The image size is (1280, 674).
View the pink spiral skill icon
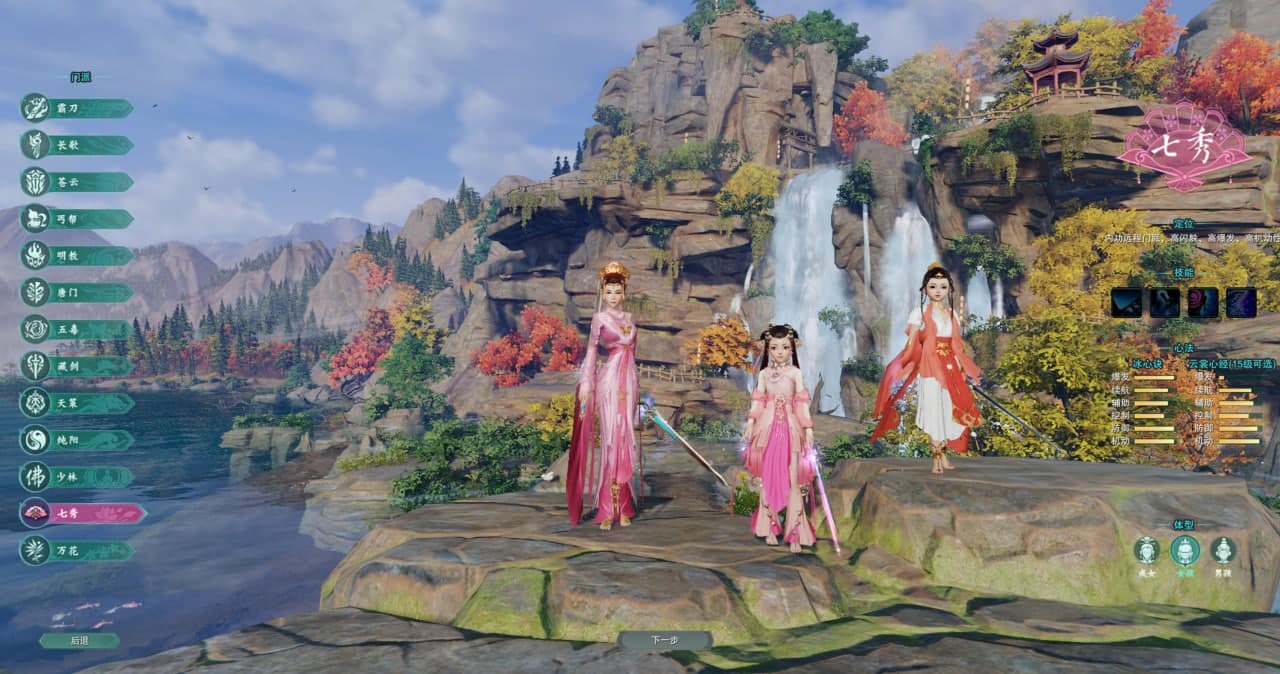click(x=1202, y=302)
